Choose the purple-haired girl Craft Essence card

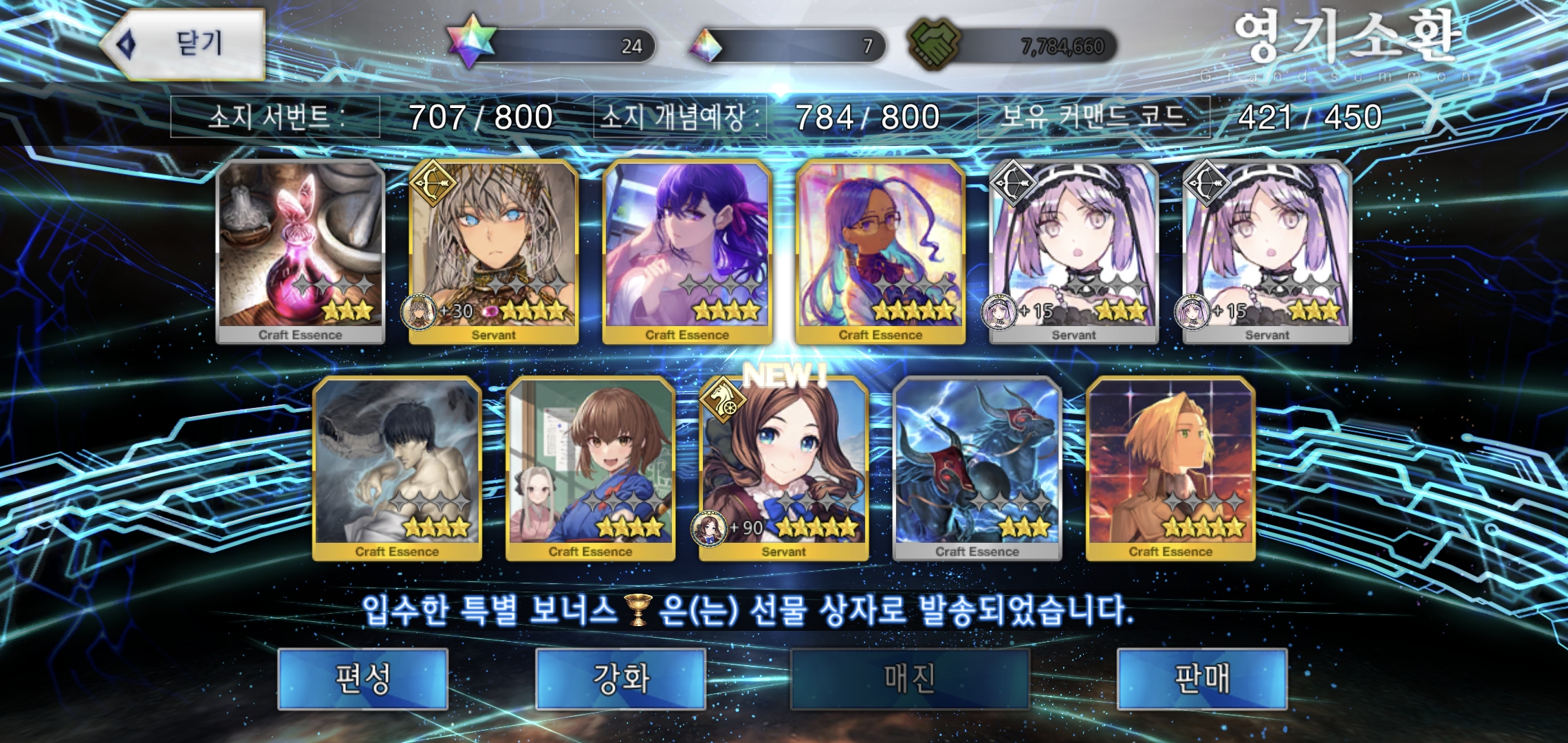click(687, 251)
